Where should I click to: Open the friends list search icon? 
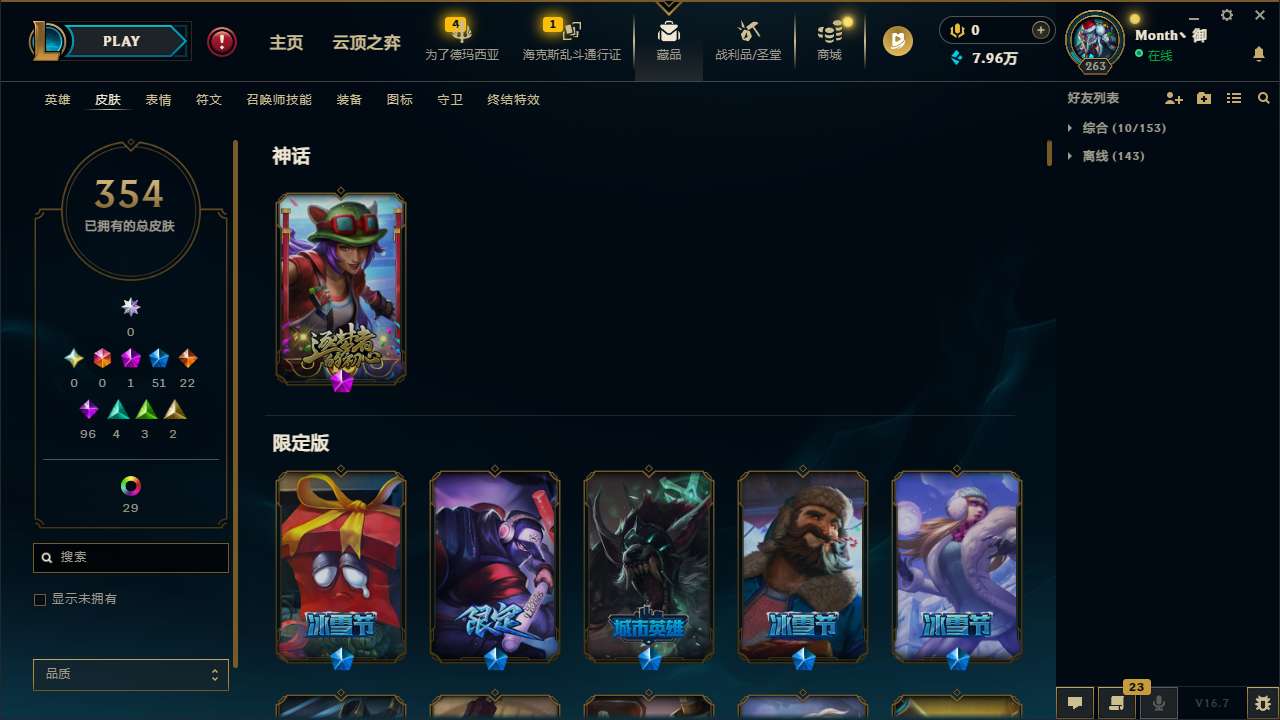click(1264, 98)
